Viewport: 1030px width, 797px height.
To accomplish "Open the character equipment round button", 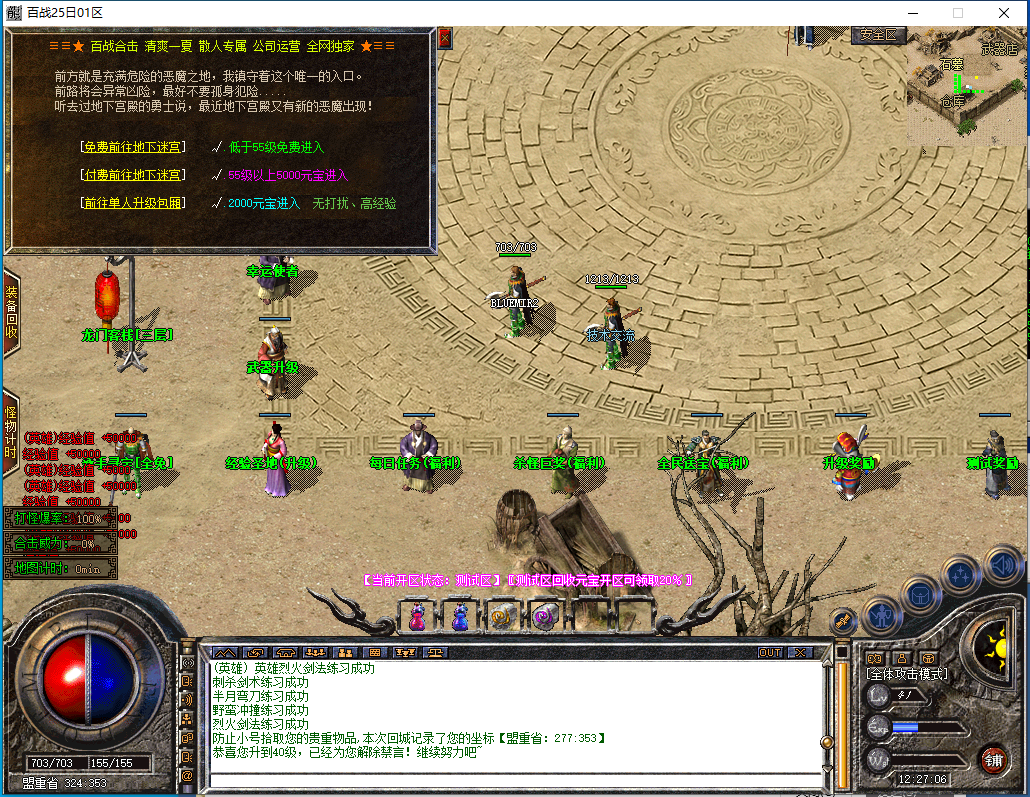I will click(x=881, y=617).
